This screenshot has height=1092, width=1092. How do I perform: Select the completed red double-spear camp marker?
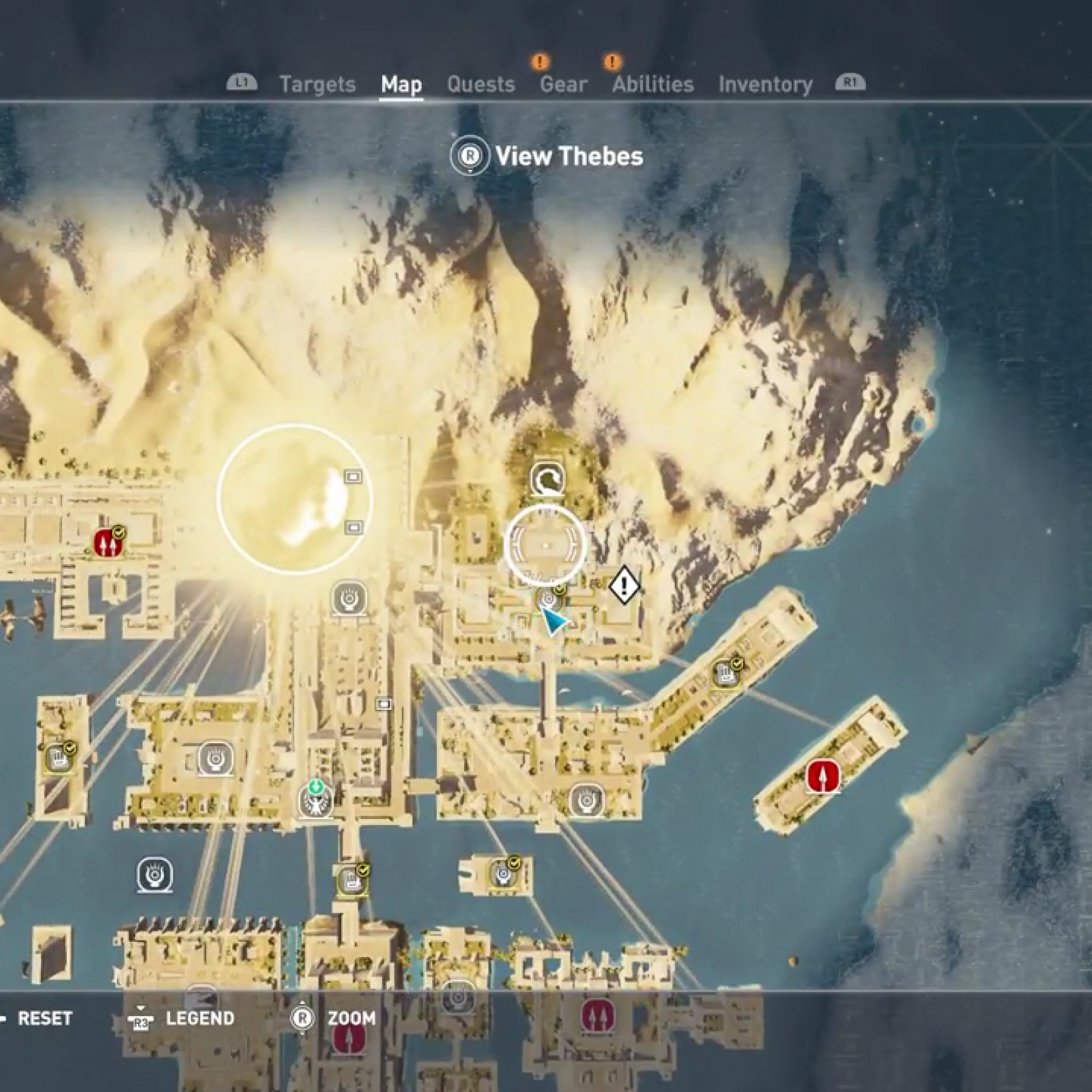click(106, 543)
